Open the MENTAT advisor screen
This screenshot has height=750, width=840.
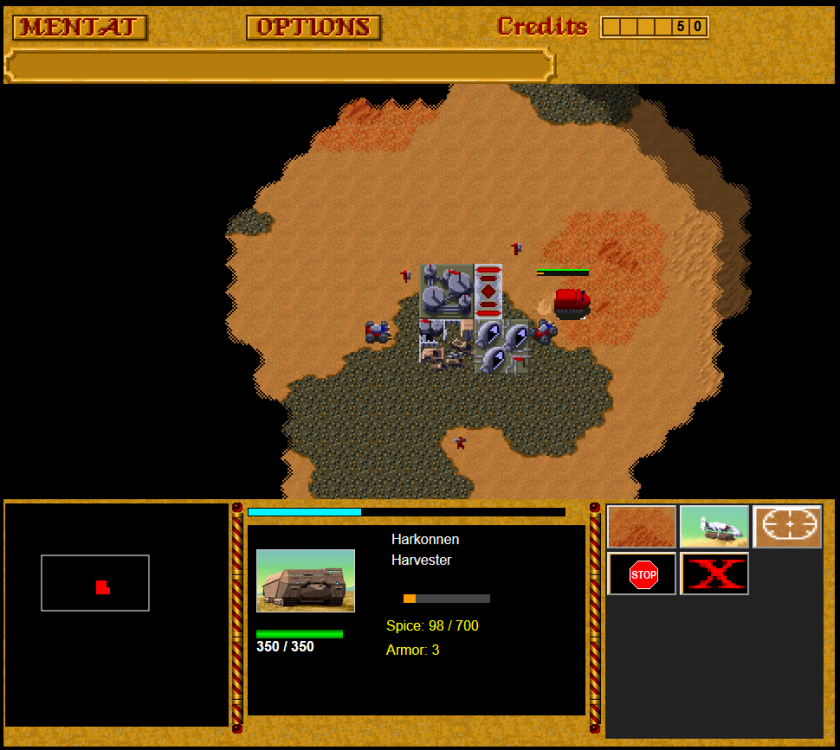coord(80,27)
